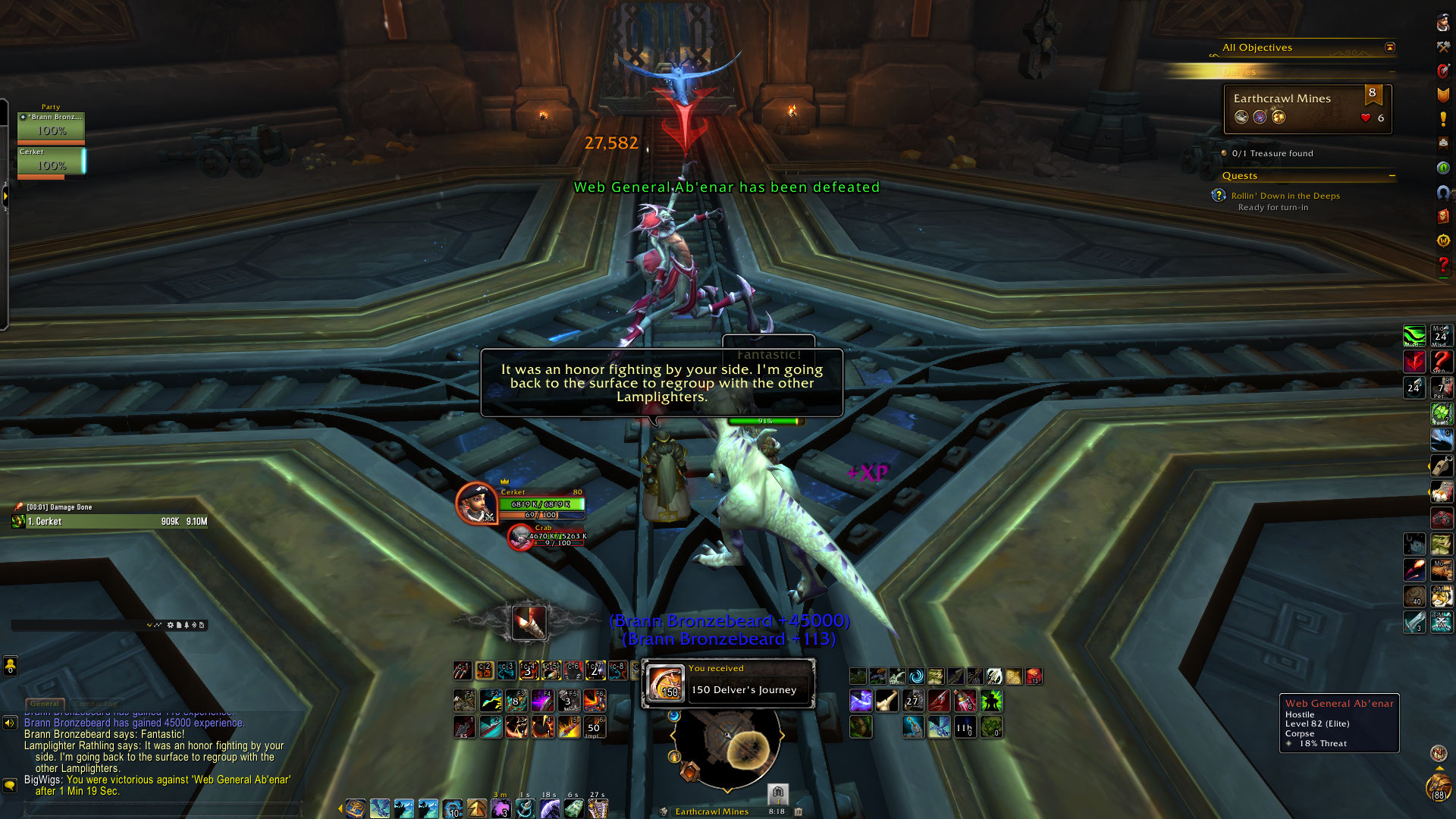Open the Adventure Guide skull book icon
The width and height of the screenshot is (1456, 819).
[x=1442, y=216]
